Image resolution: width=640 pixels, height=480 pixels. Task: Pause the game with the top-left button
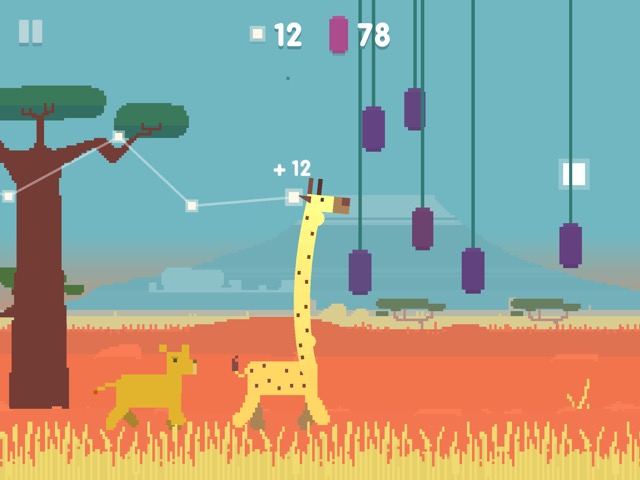(31, 32)
